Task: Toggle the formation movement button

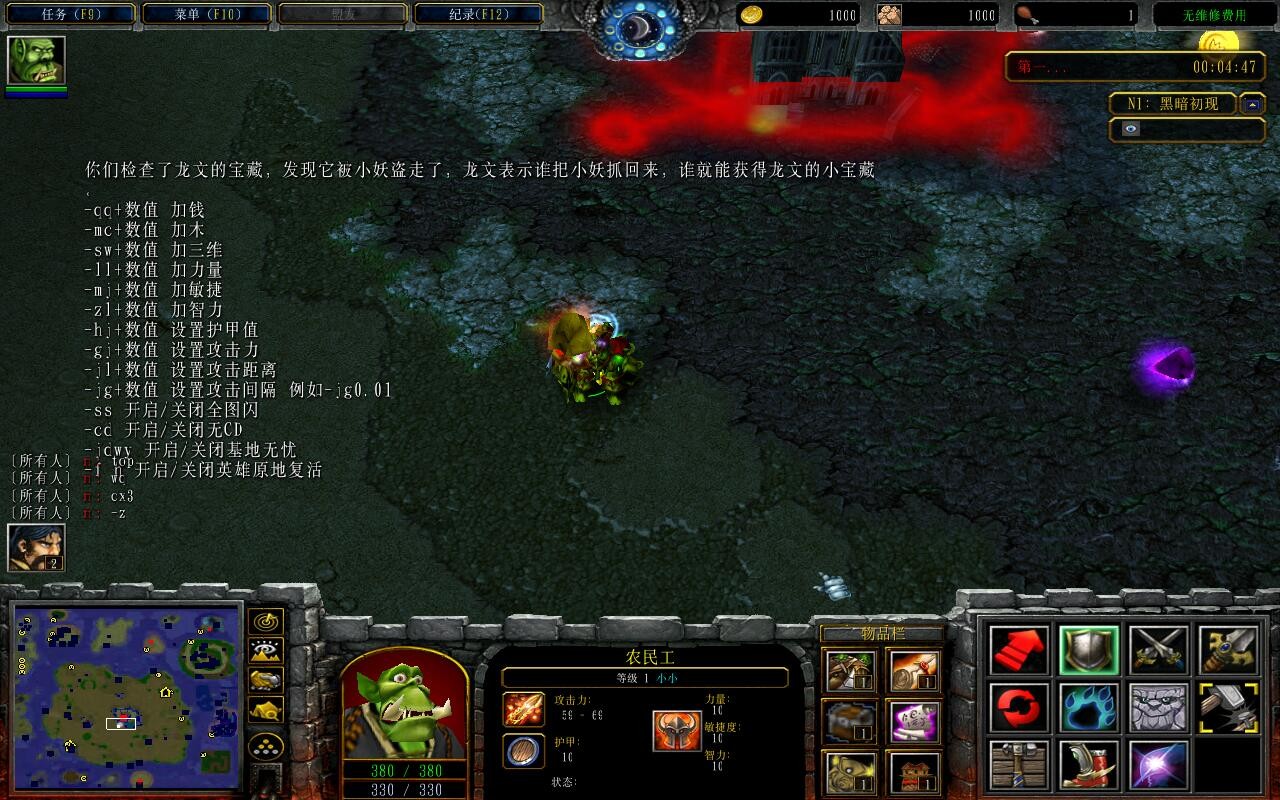Action: click(x=266, y=745)
